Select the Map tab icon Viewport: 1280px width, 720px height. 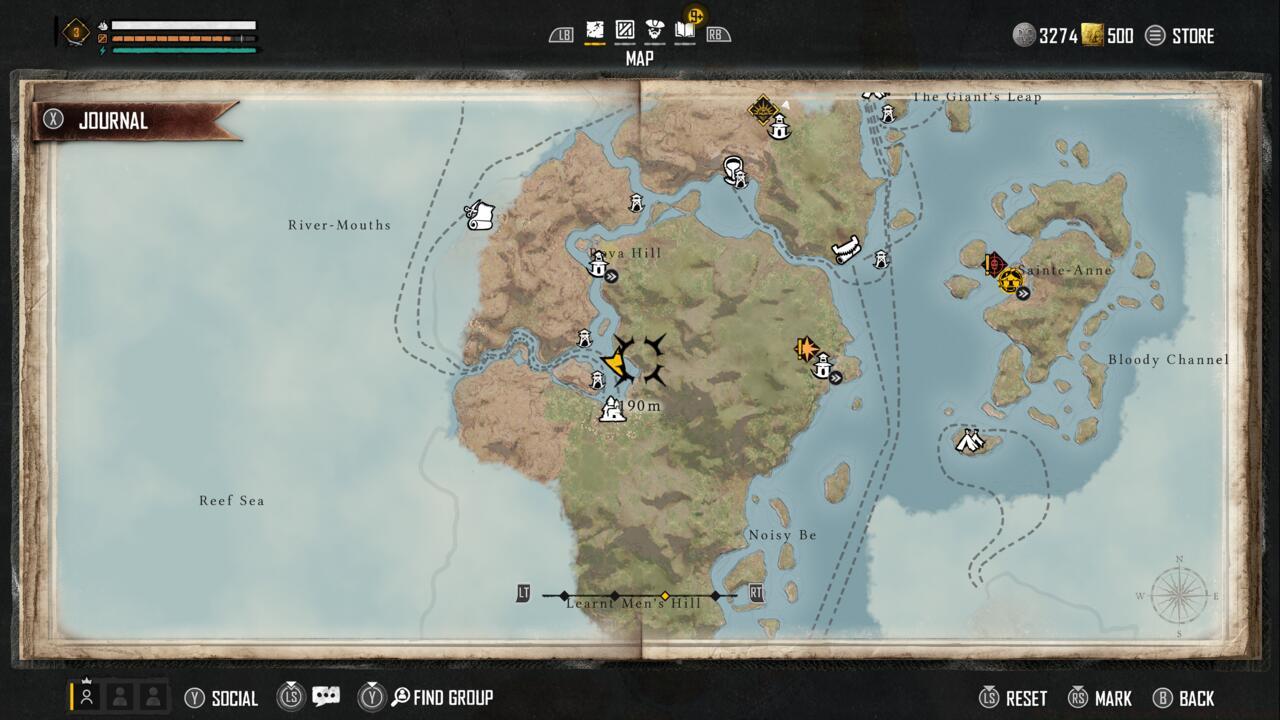click(595, 31)
